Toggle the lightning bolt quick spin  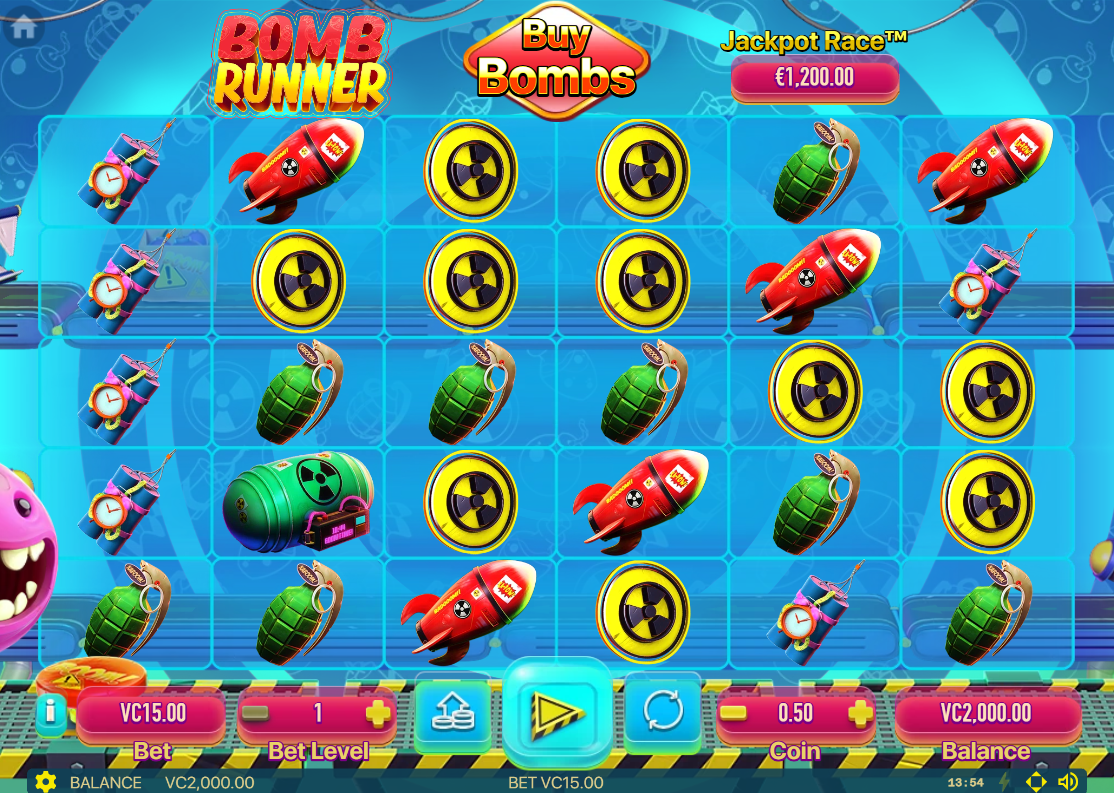[1004, 782]
